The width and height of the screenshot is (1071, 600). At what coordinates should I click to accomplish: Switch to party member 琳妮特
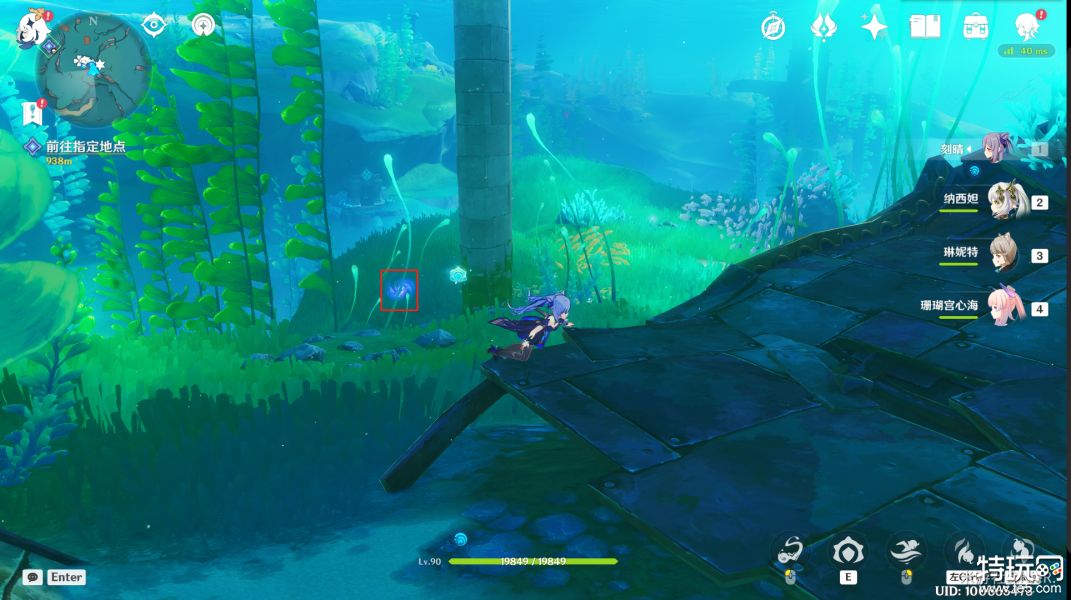(x=1003, y=254)
